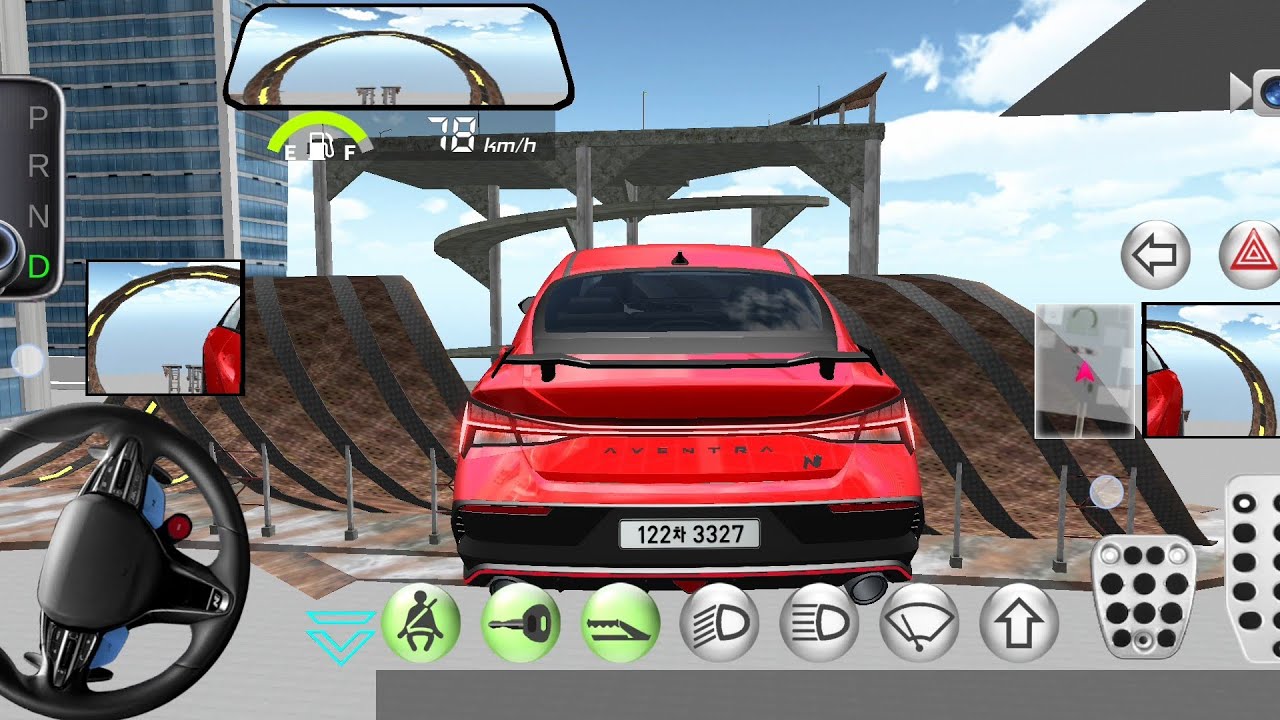
Task: Activate the windshield wiper button
Action: click(920, 623)
